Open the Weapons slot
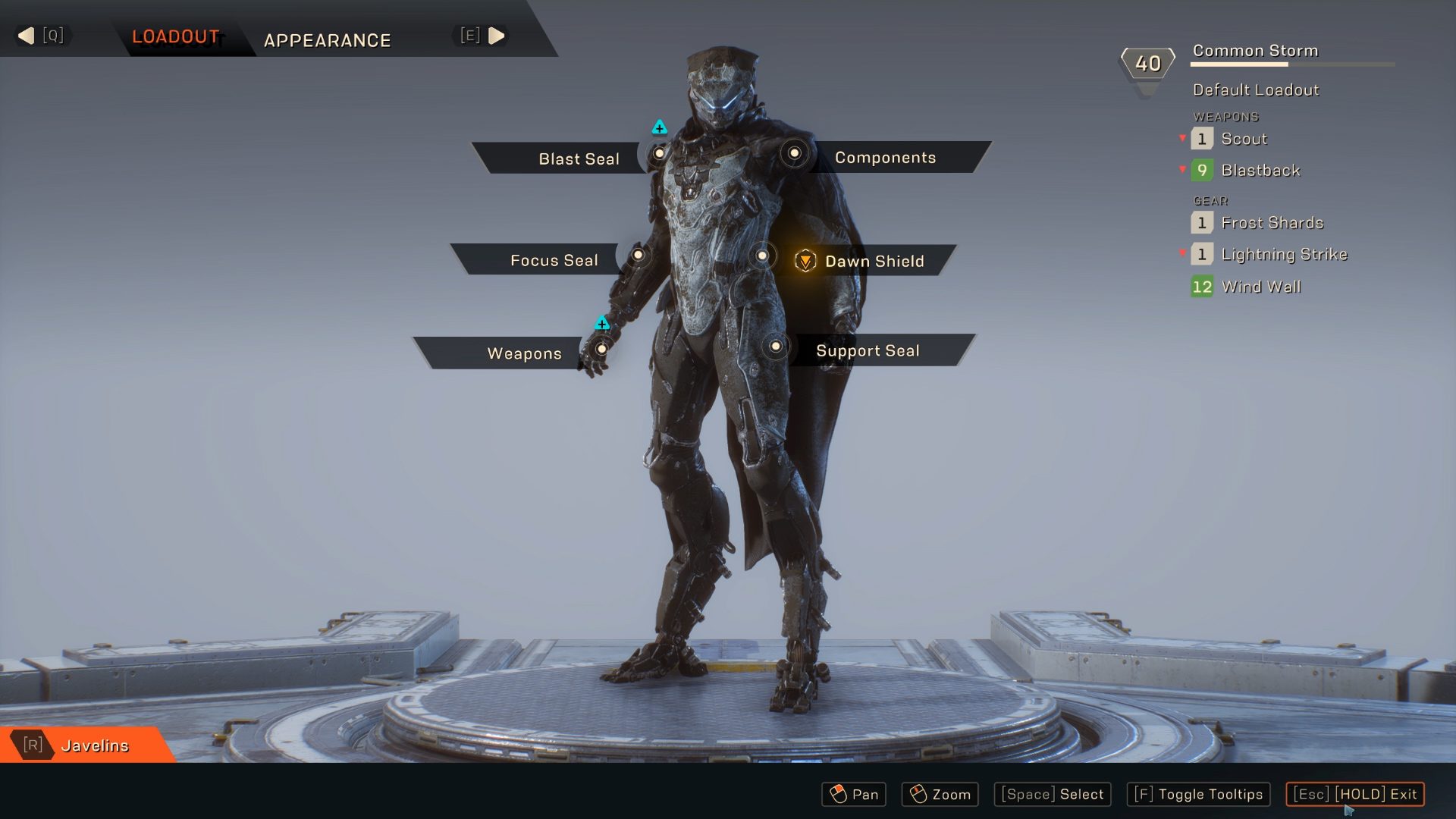The image size is (1456, 819). (524, 353)
